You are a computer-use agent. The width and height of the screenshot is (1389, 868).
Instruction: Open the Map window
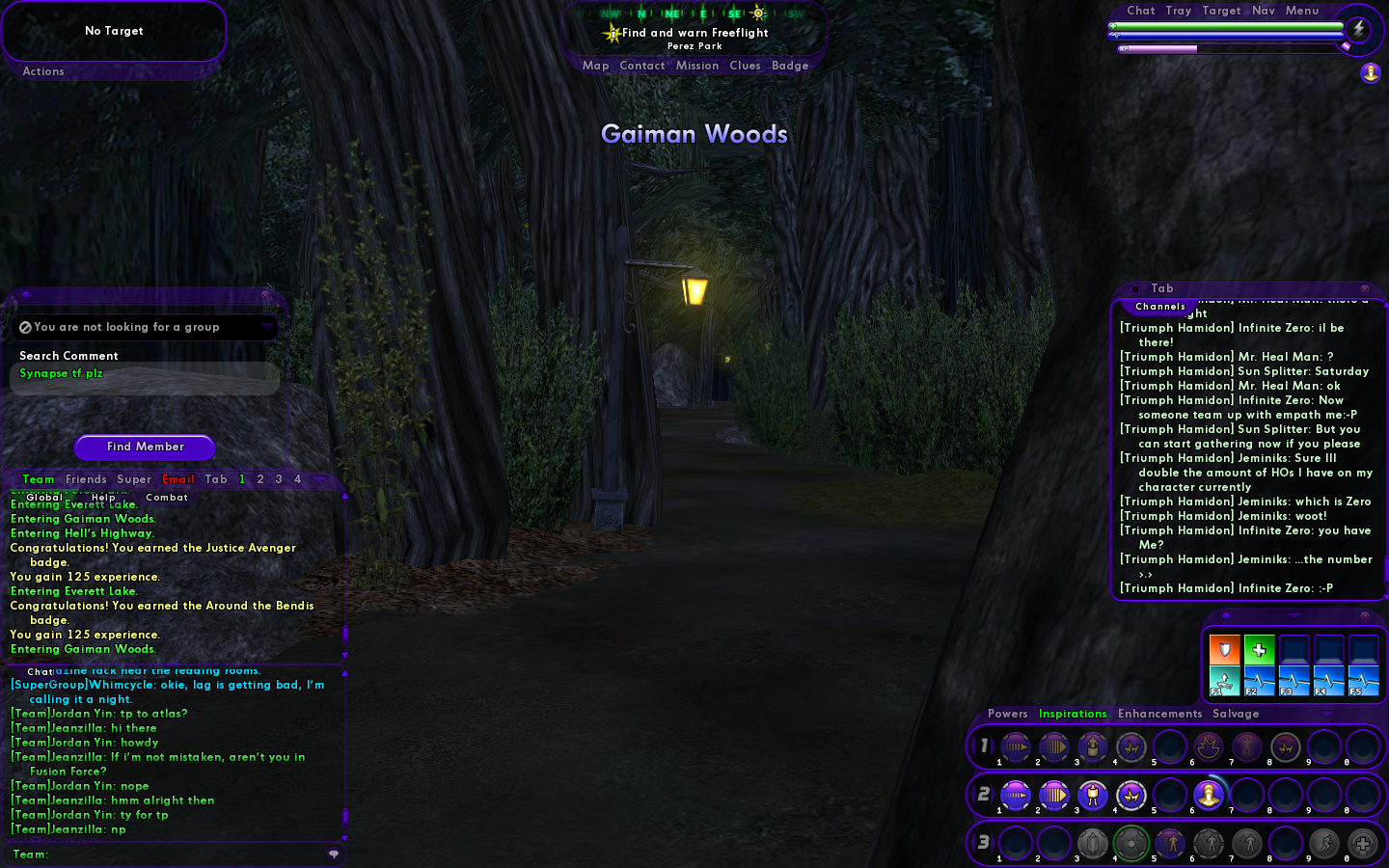[x=595, y=66]
